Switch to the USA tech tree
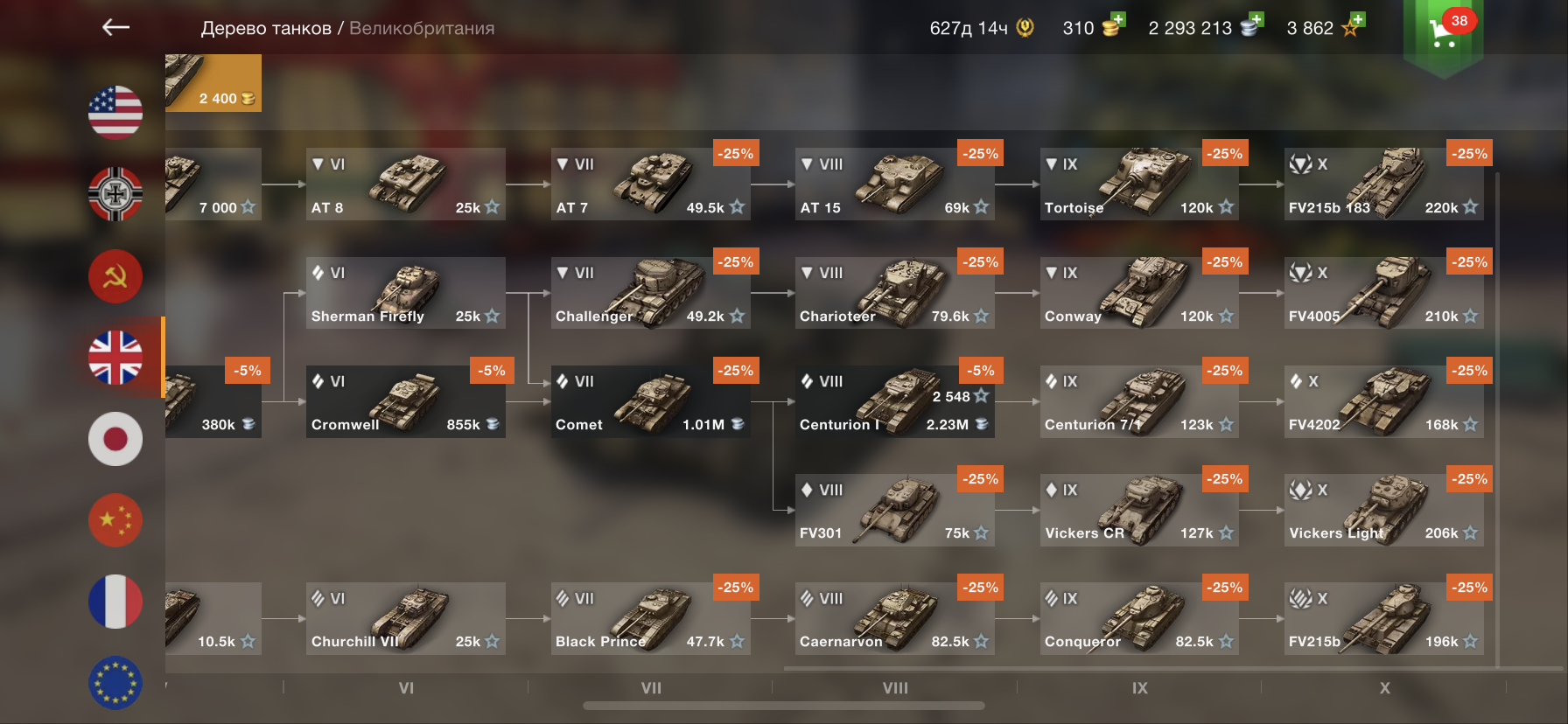The height and width of the screenshot is (724, 1568). 115,113
